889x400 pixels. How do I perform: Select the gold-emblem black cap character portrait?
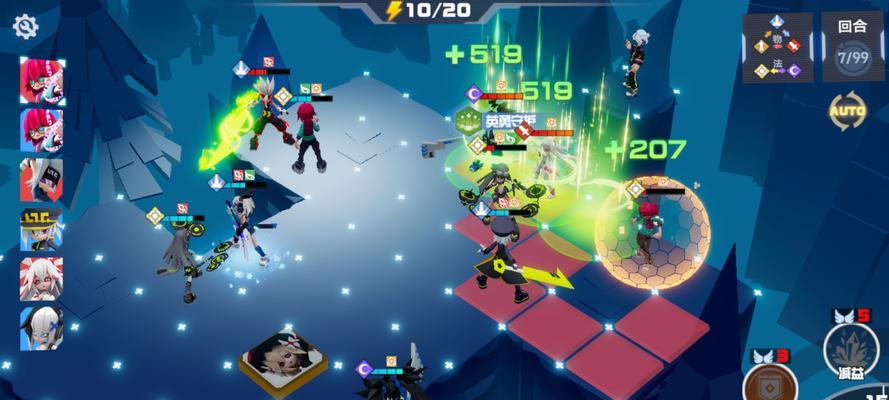41,230
